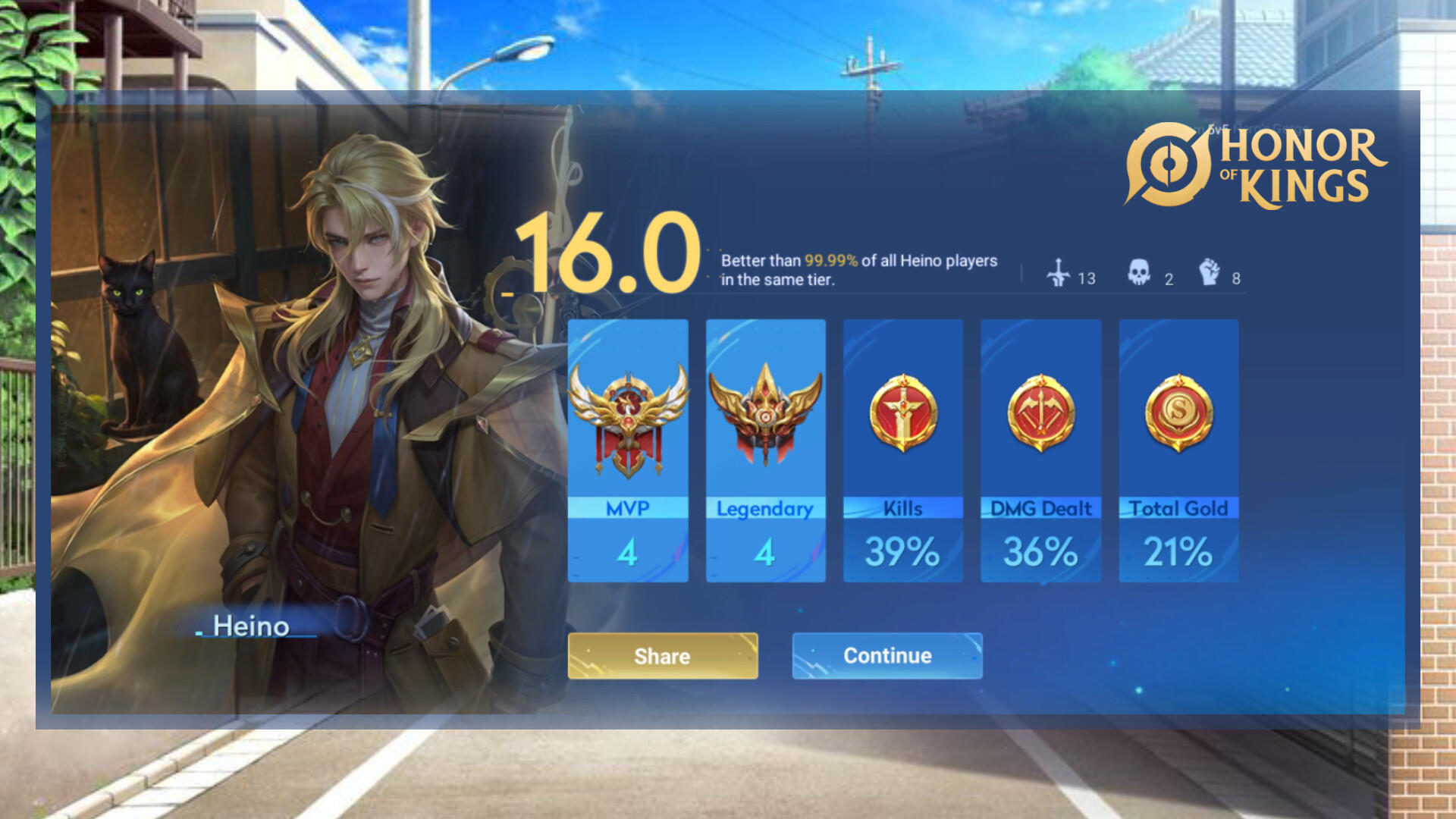Select the DMG Dealt 36% panel
The image size is (1456, 819).
1040,451
